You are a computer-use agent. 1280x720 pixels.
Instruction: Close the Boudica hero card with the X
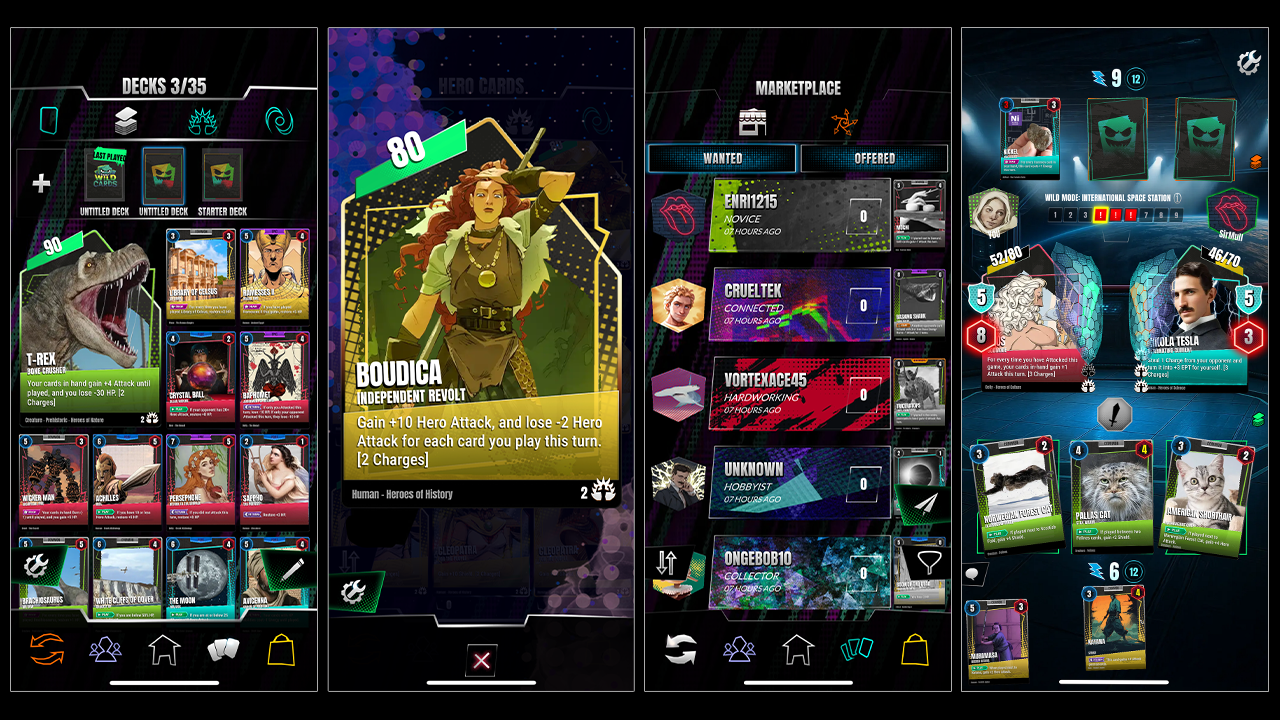point(481,659)
